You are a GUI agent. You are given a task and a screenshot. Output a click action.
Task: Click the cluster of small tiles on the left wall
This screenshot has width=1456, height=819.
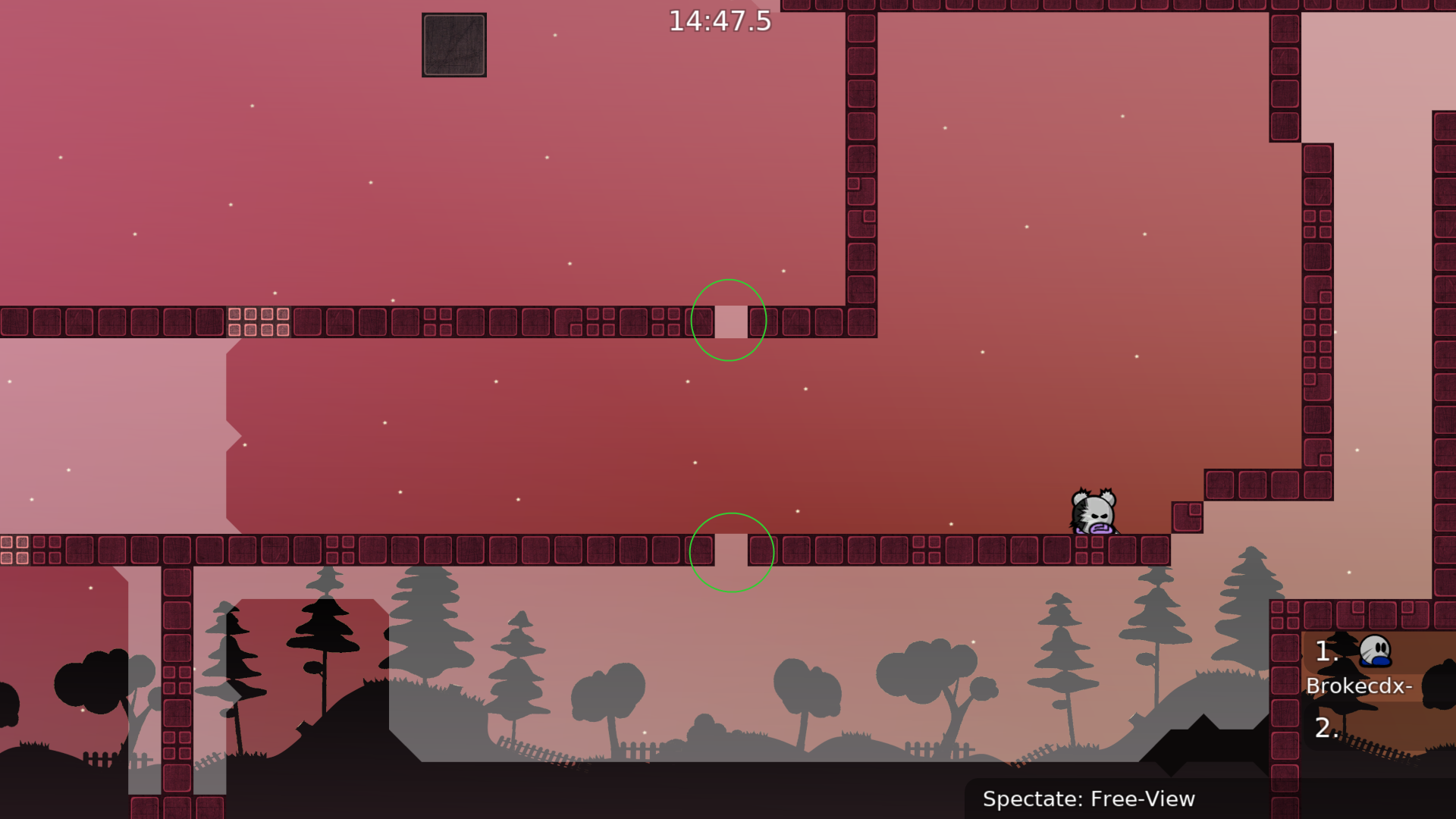click(258, 322)
